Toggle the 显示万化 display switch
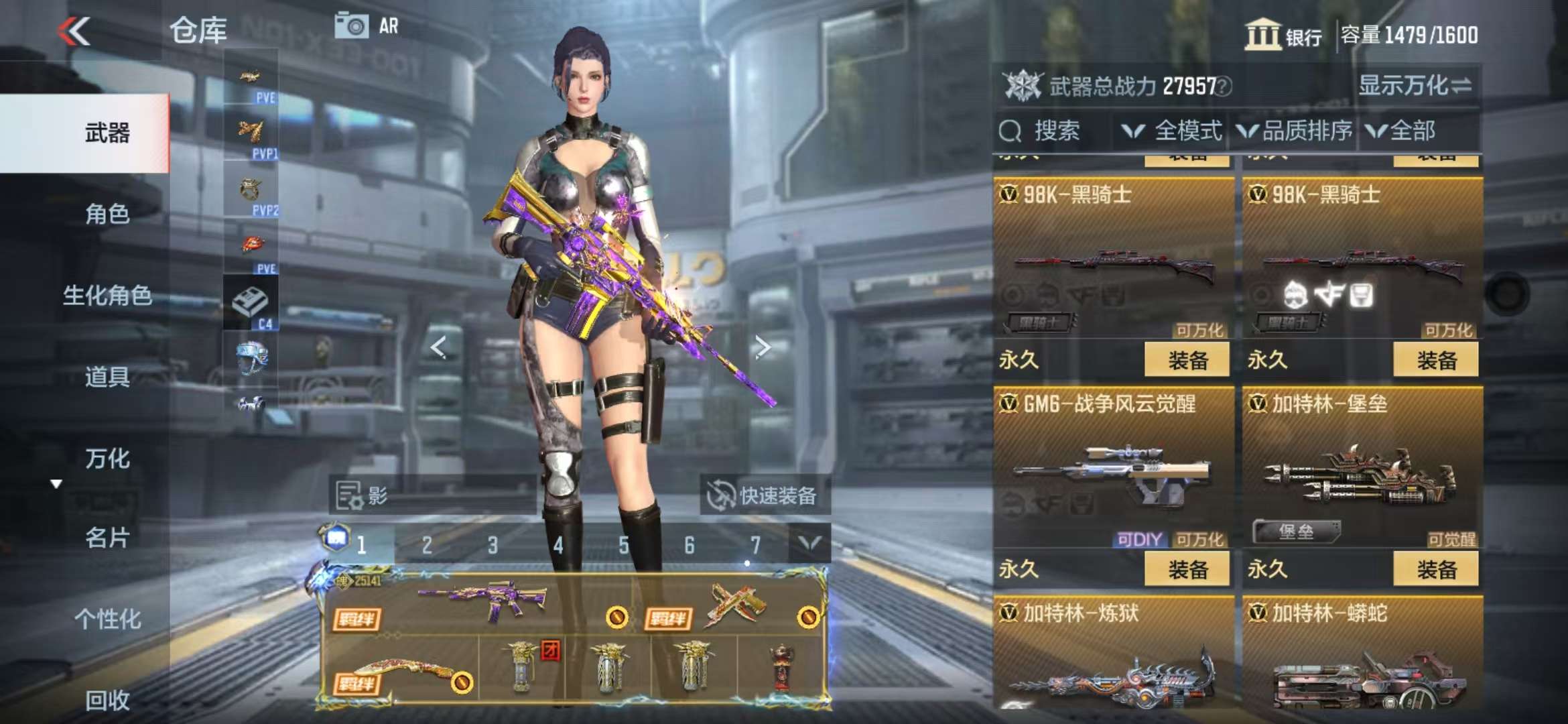The width and height of the screenshot is (1568, 724). (x=1415, y=86)
